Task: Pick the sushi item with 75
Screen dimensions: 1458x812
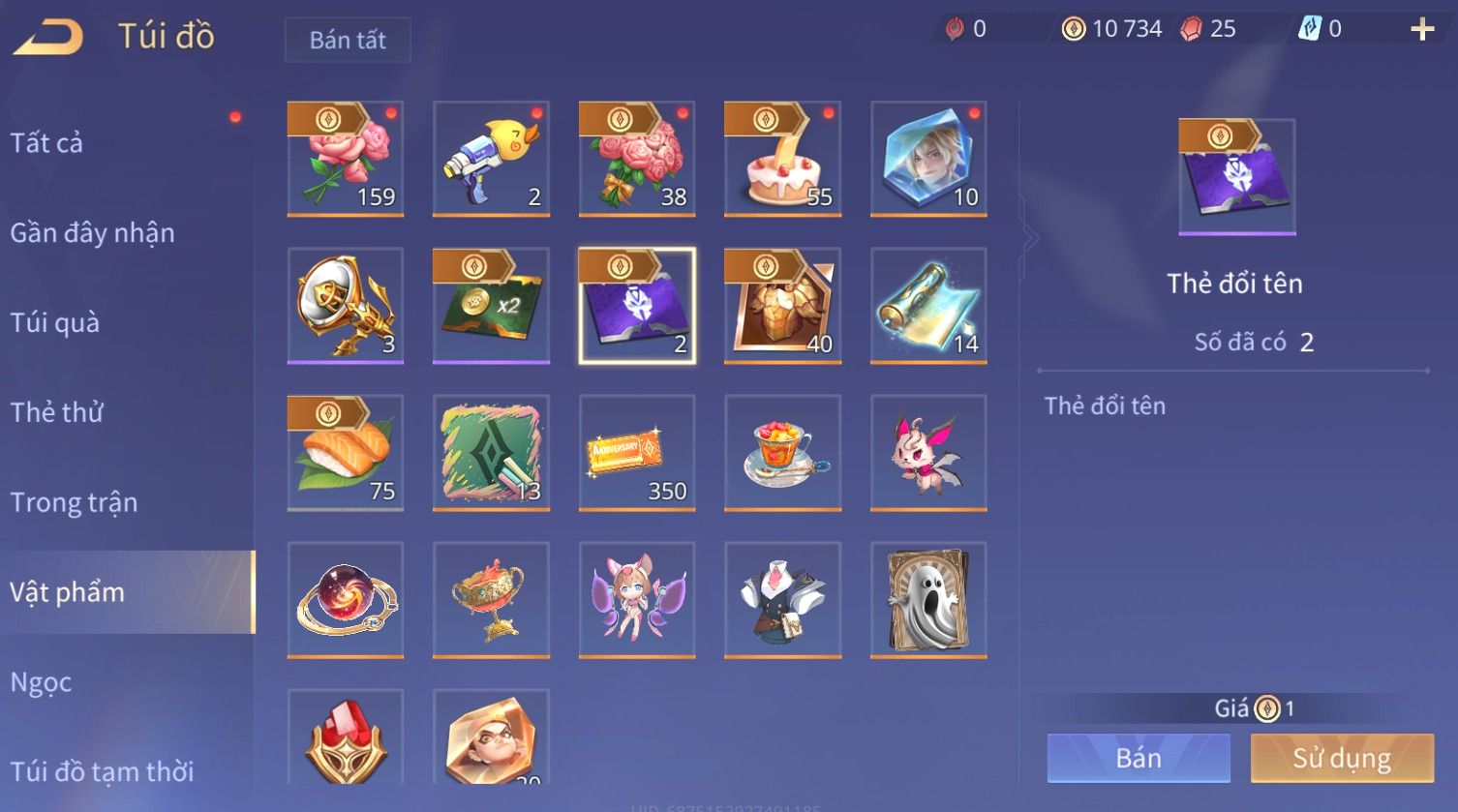Action: [346, 453]
